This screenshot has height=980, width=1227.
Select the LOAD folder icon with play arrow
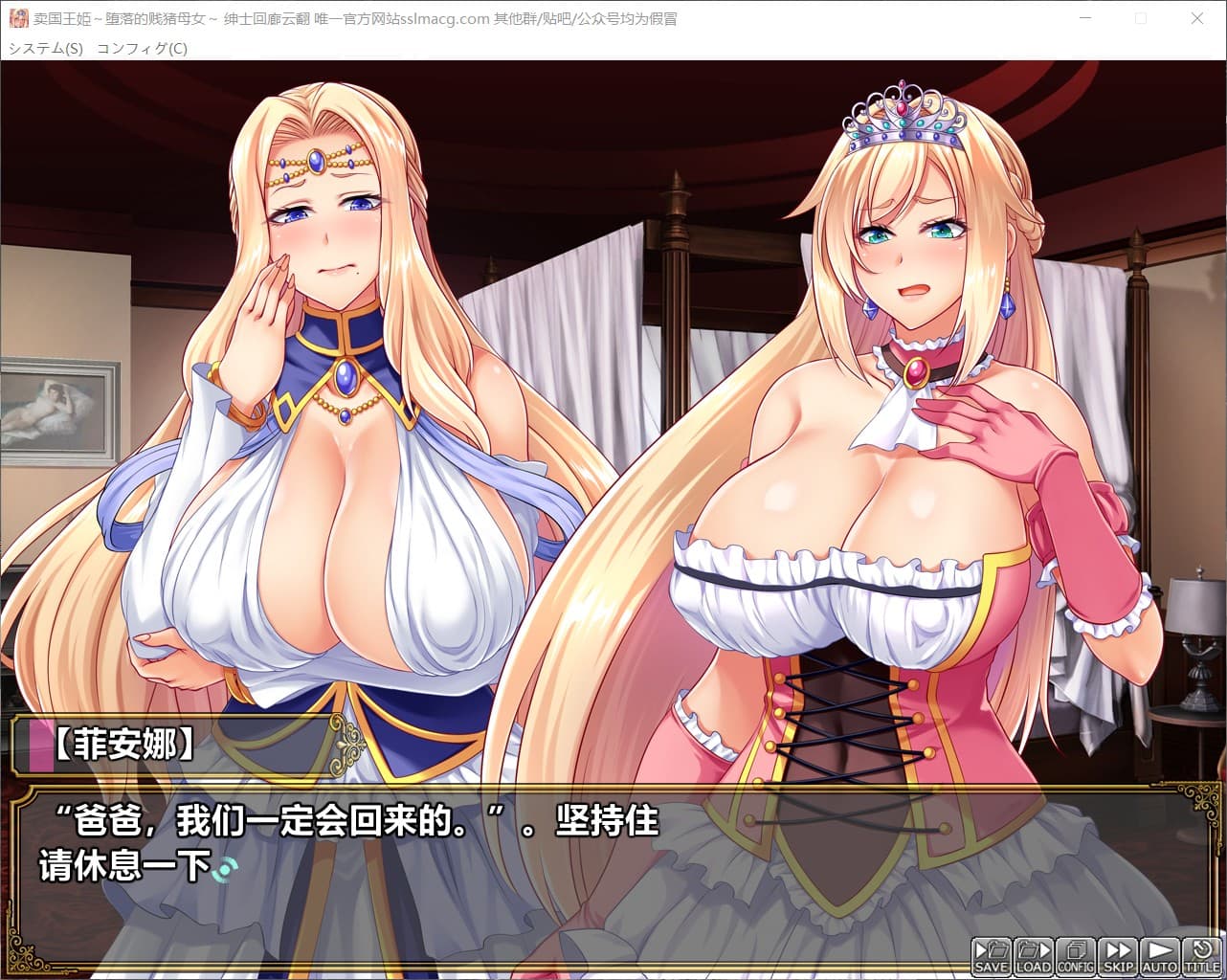tap(1035, 949)
